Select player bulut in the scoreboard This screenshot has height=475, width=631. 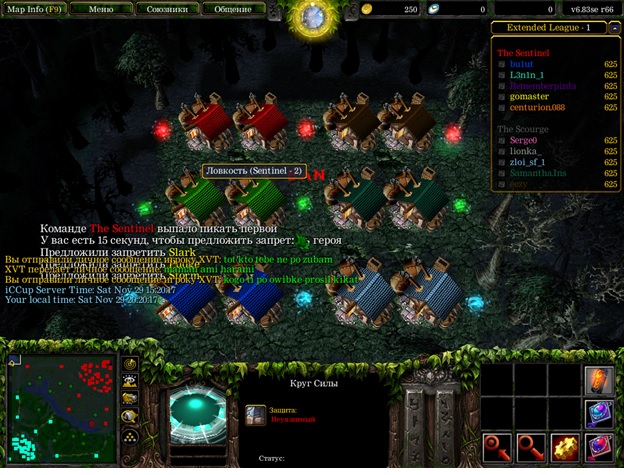pos(522,64)
